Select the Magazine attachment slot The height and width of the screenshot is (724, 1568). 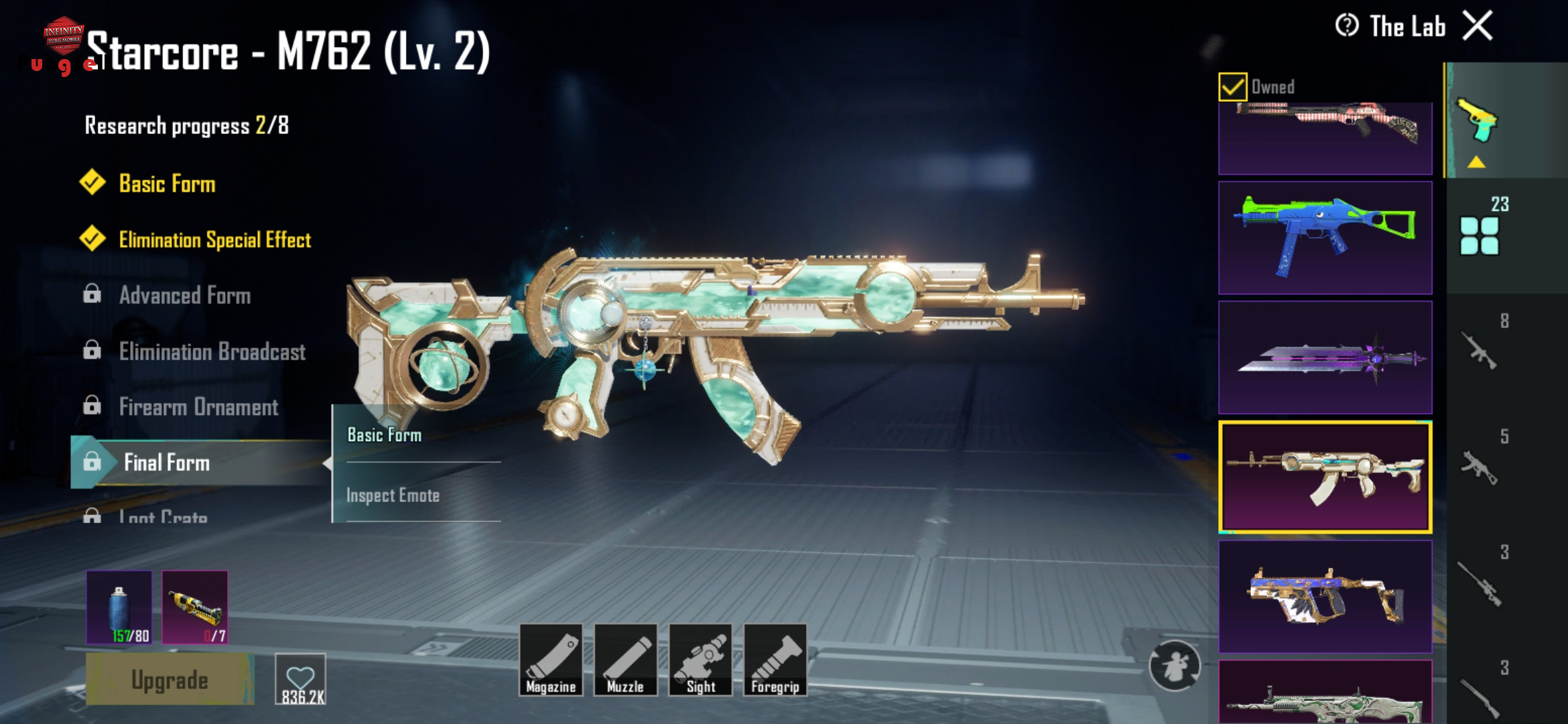tap(551, 660)
